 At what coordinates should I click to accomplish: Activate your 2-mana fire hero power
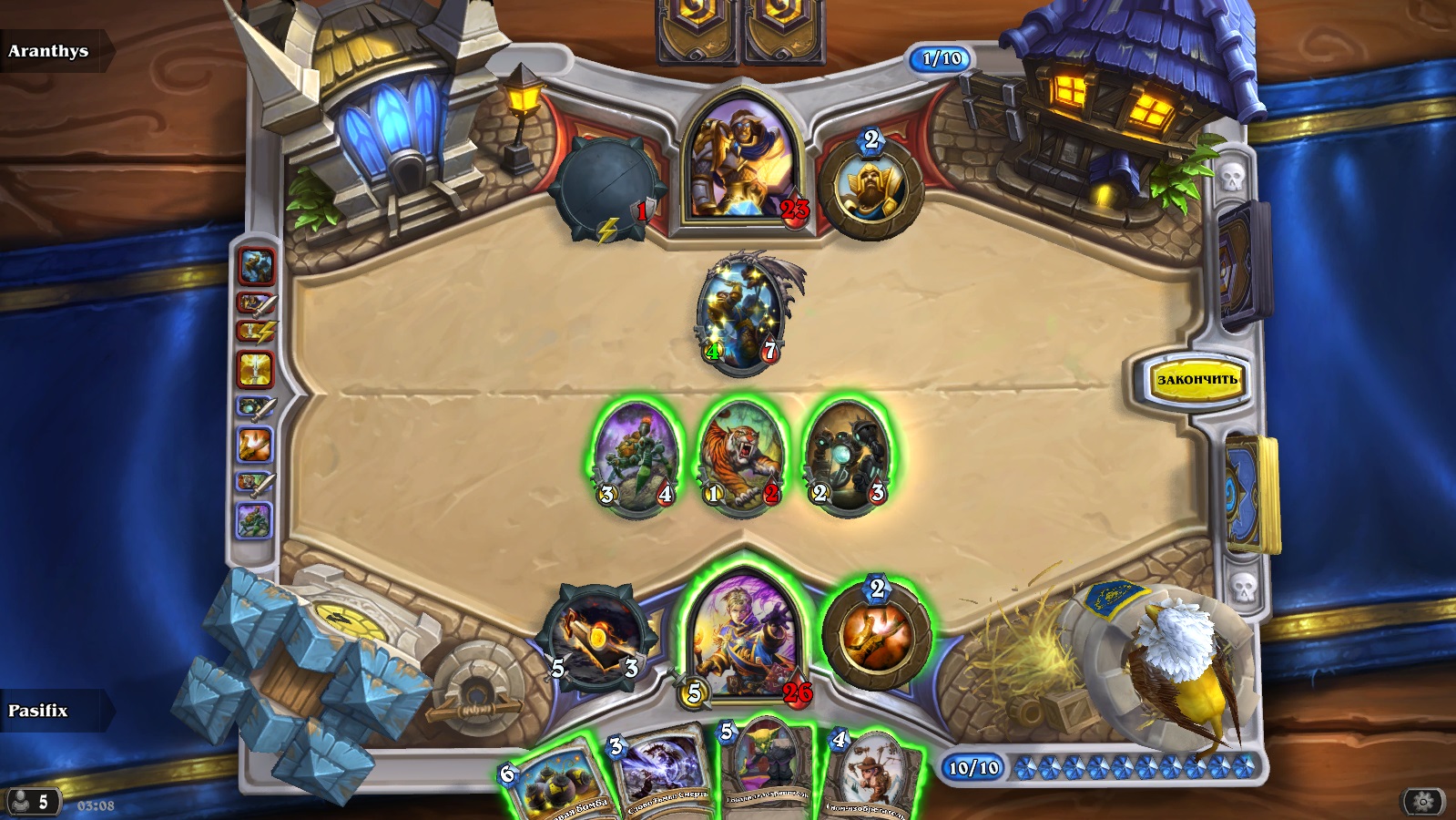[876, 634]
